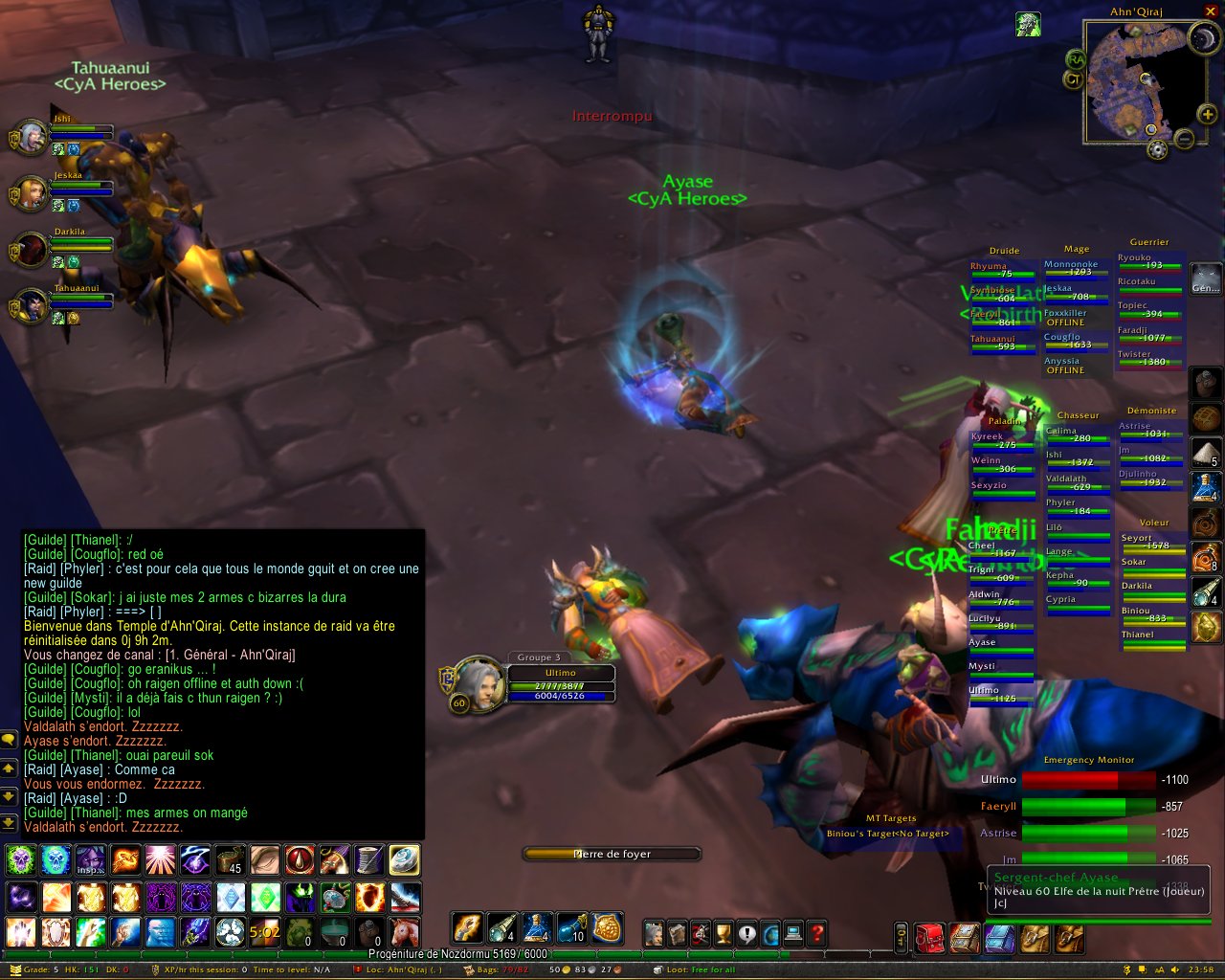Zoom in on the Ahn'Qiraj minimap

(1208, 115)
